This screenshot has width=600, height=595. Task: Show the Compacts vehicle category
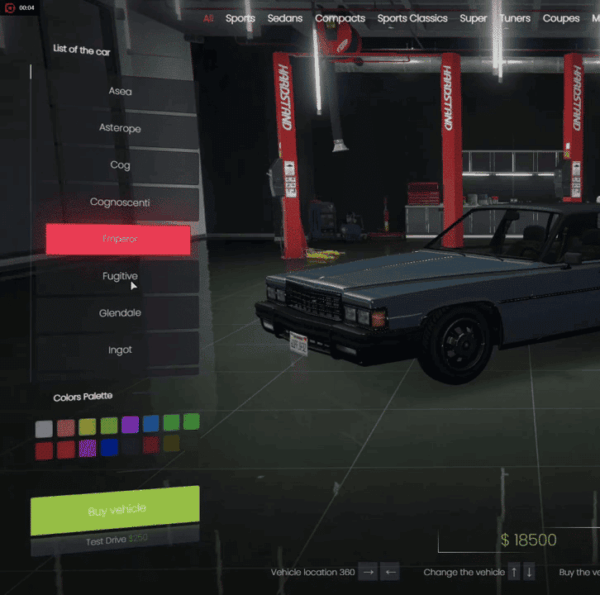pos(340,18)
